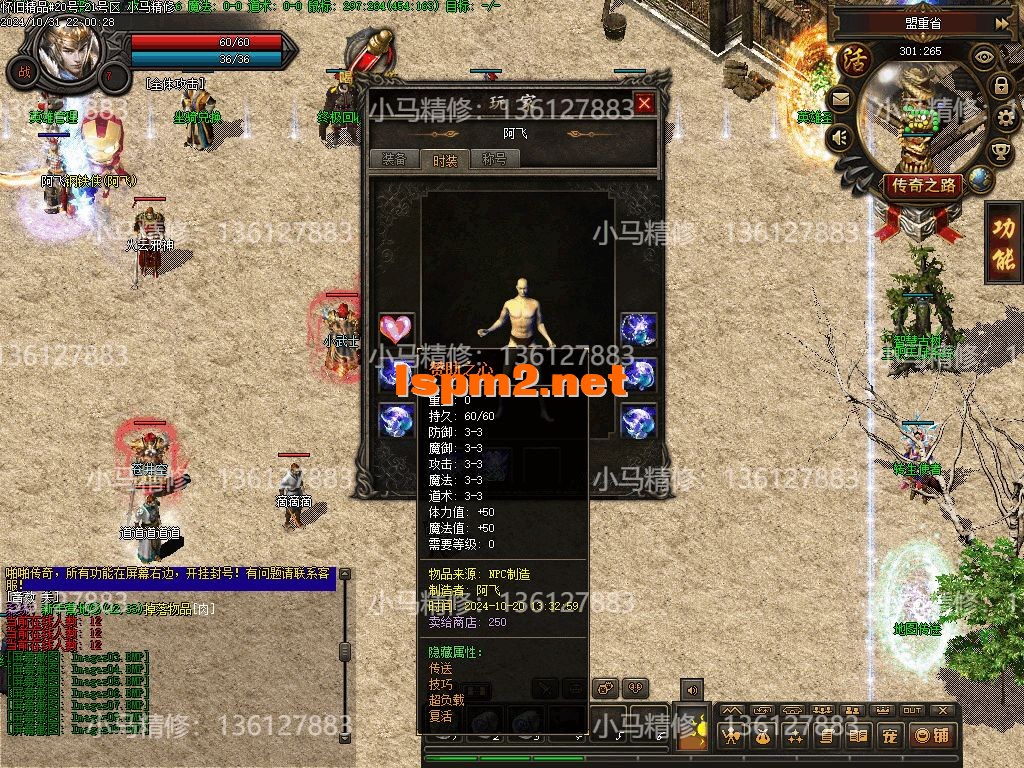Open the mail envelope icon
This screenshot has height=768, width=1024.
[x=839, y=98]
